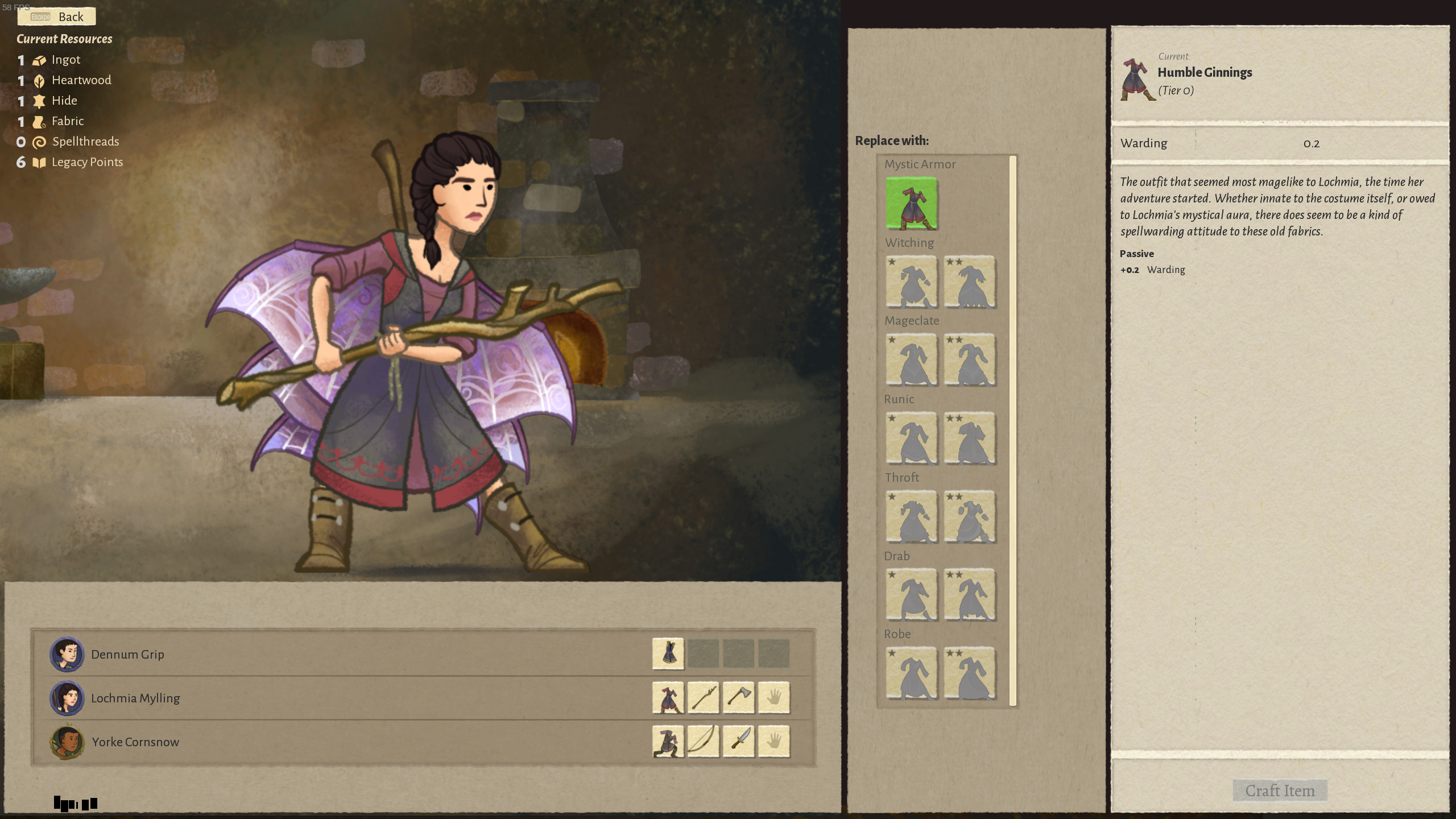Open Lochmia Mylling's staff weapon slot
This screenshot has height=819, width=1456.
[703, 697]
